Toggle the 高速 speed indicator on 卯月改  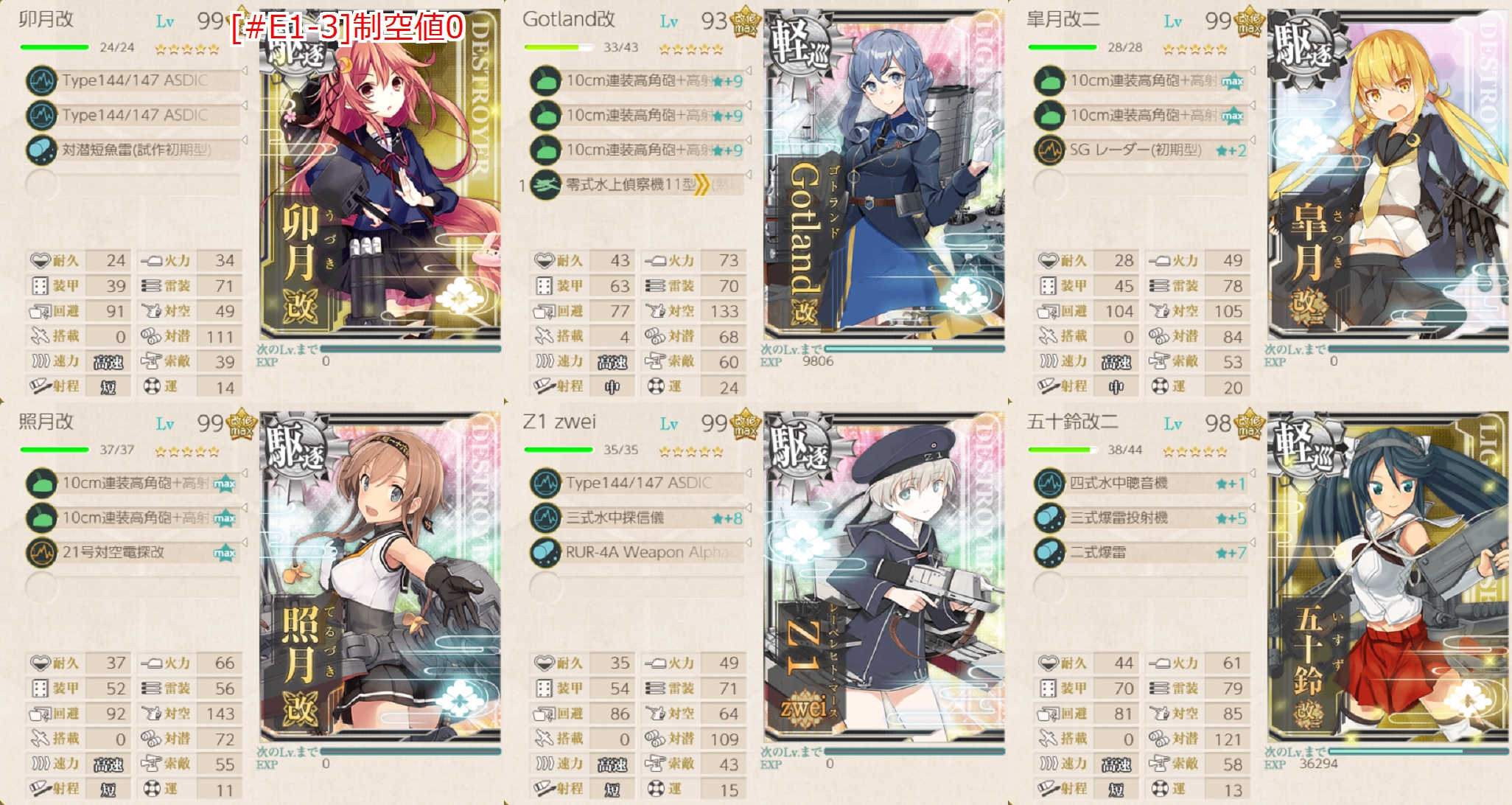pyautogui.click(x=109, y=362)
